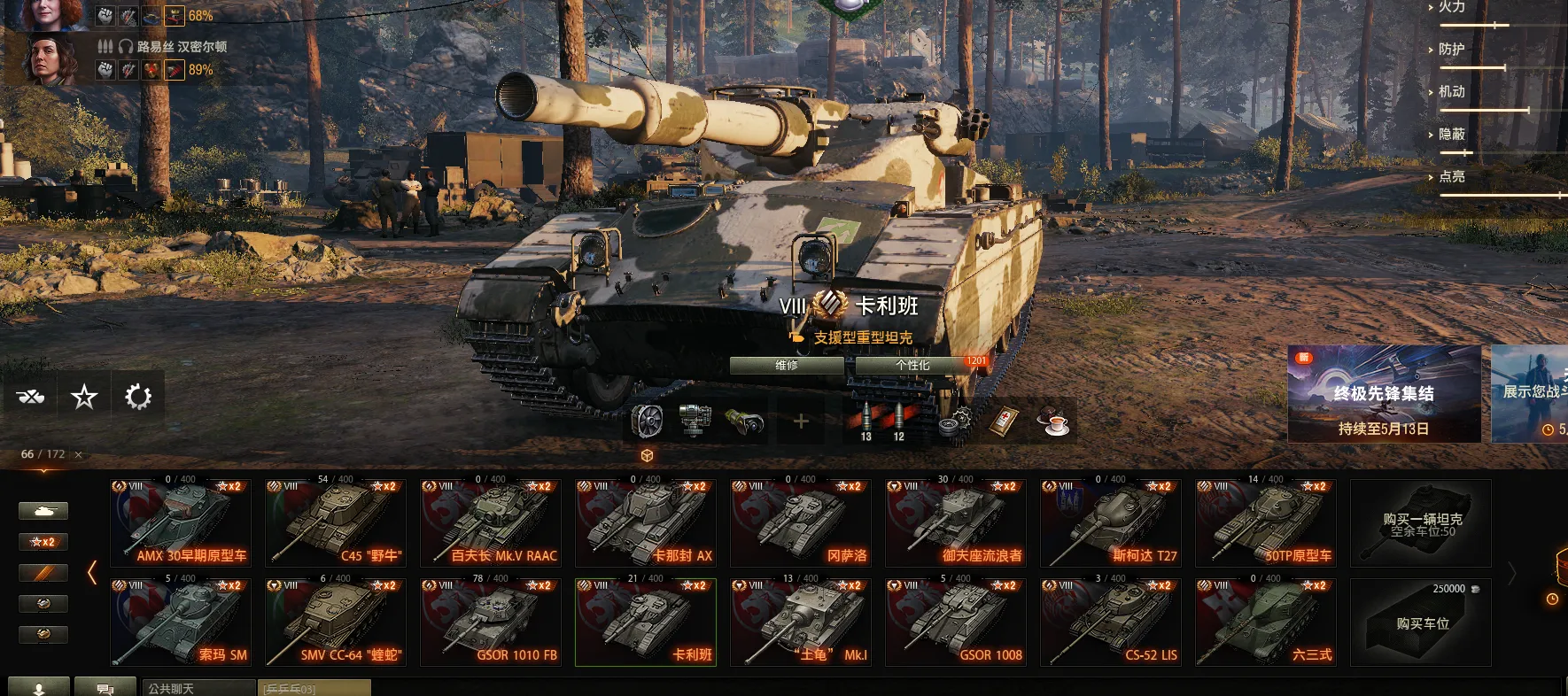This screenshot has width=1568, height=696.
Task: Open the 购买一辆坦克 buy tank tile
Action: [1421, 523]
